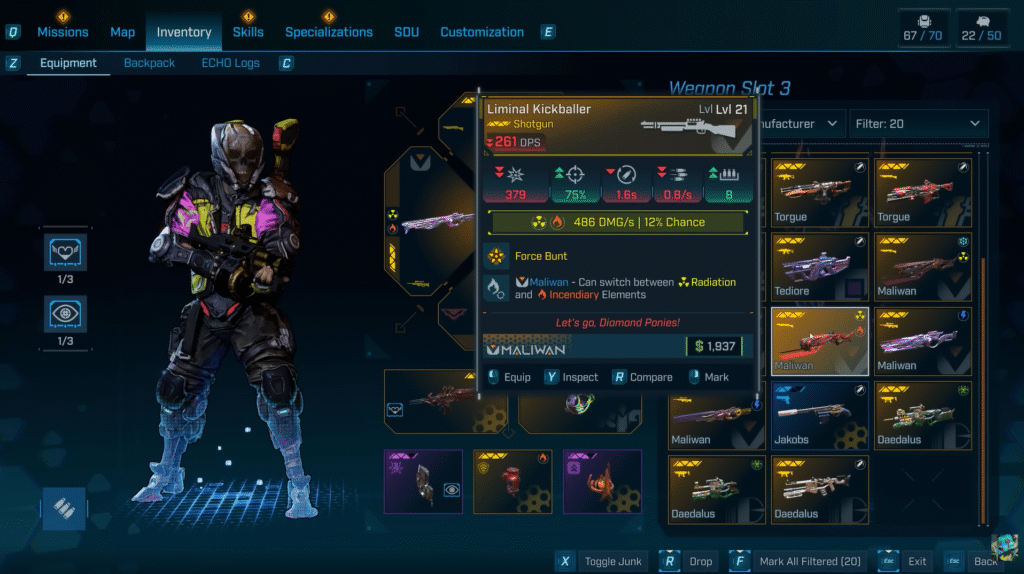Switch to the Customization tab
The width and height of the screenshot is (1024, 574).
482,32
